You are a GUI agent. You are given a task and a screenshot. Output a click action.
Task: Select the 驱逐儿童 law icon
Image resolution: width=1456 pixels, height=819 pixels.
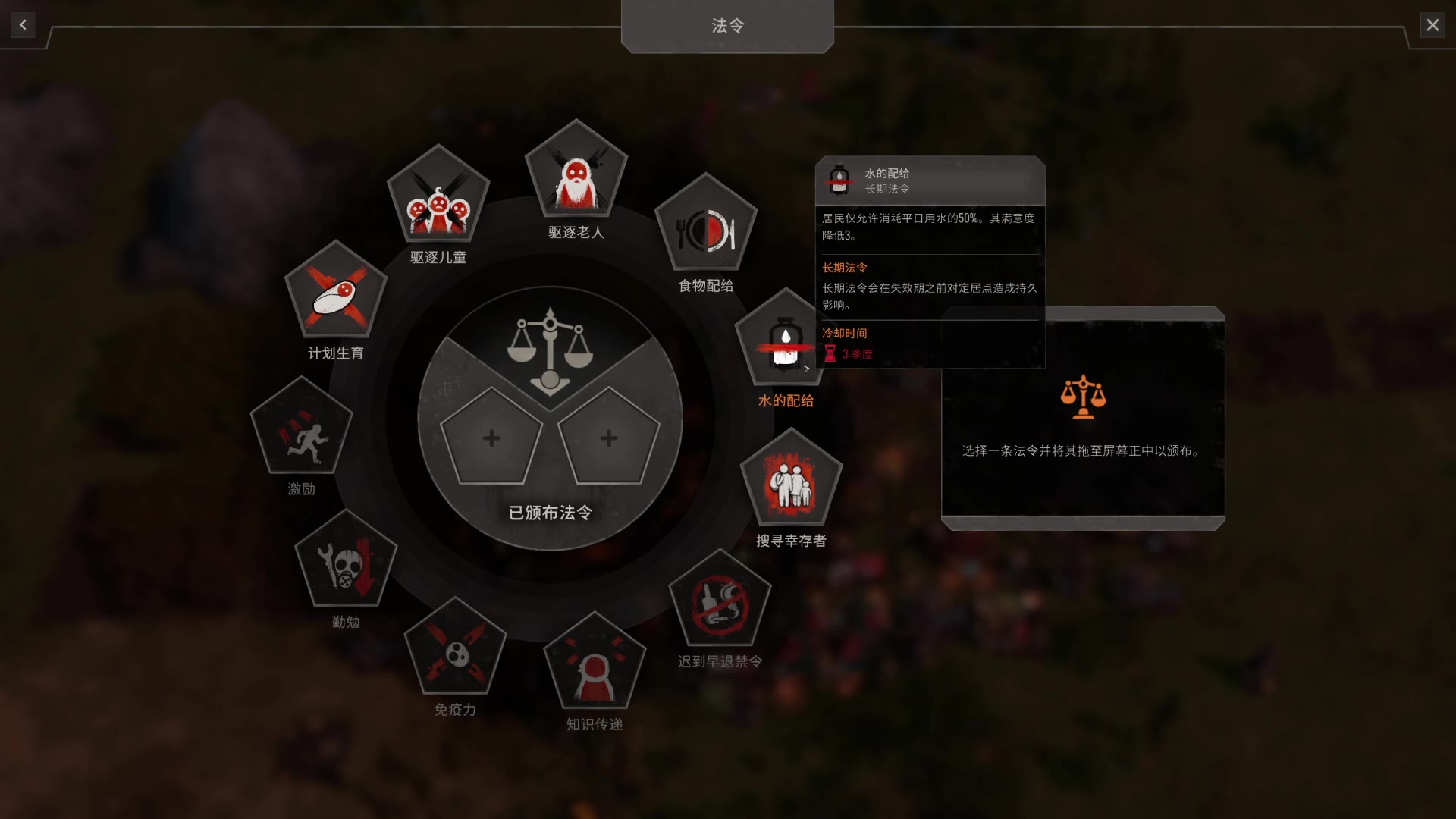[x=438, y=199]
